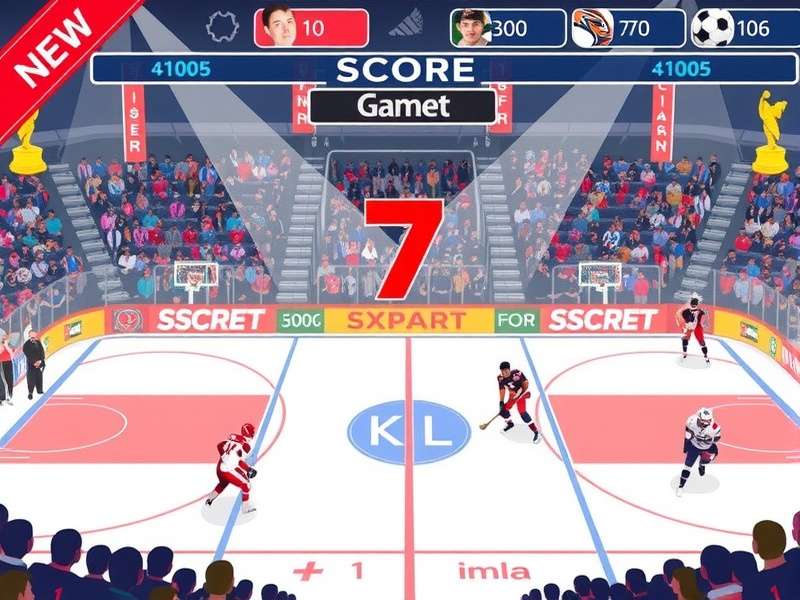Open settings with the gear icon

(222, 27)
